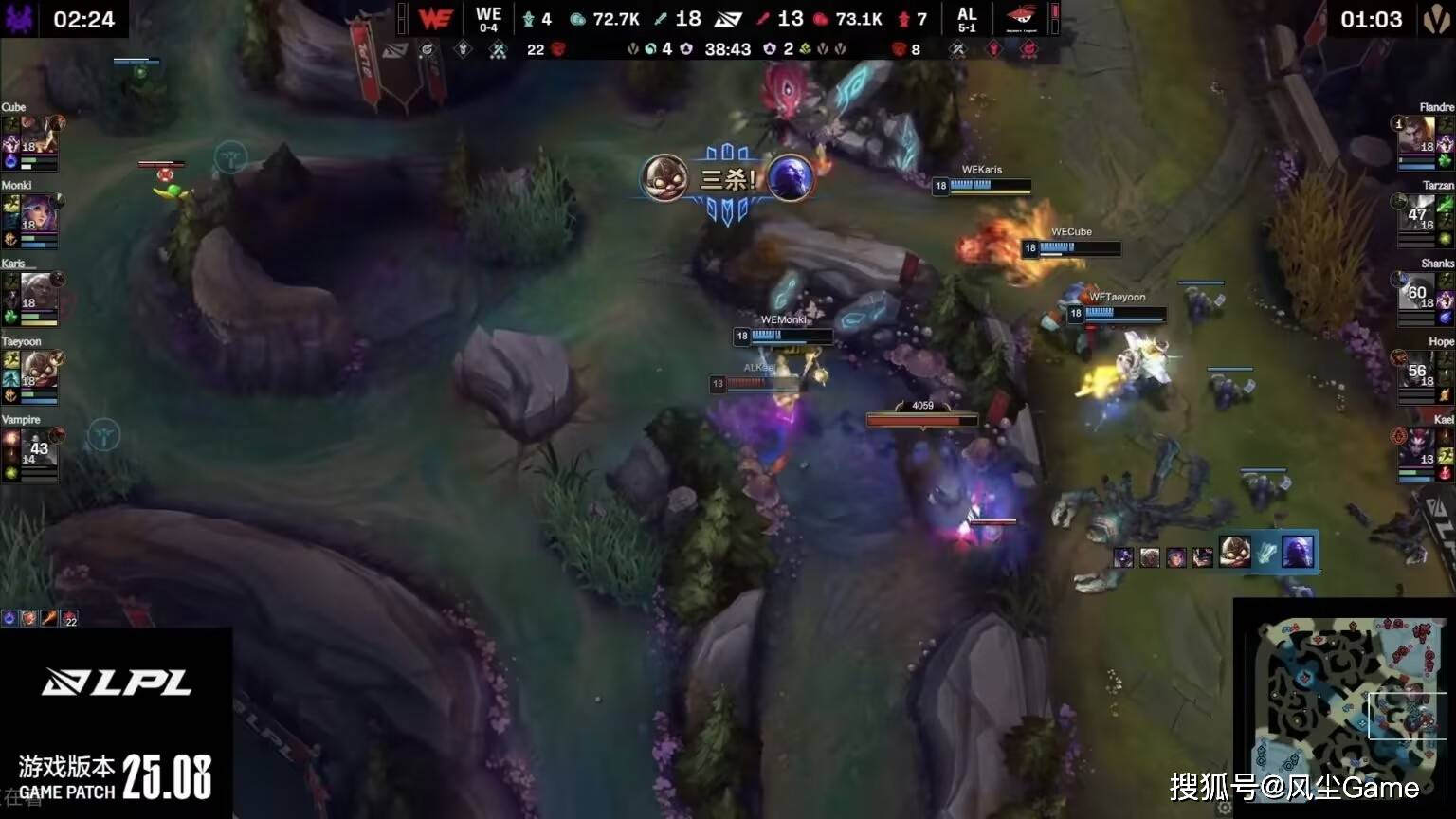This screenshot has width=1456, height=819.
Task: Click the LPL logo on the overlay
Action: pos(116,682)
